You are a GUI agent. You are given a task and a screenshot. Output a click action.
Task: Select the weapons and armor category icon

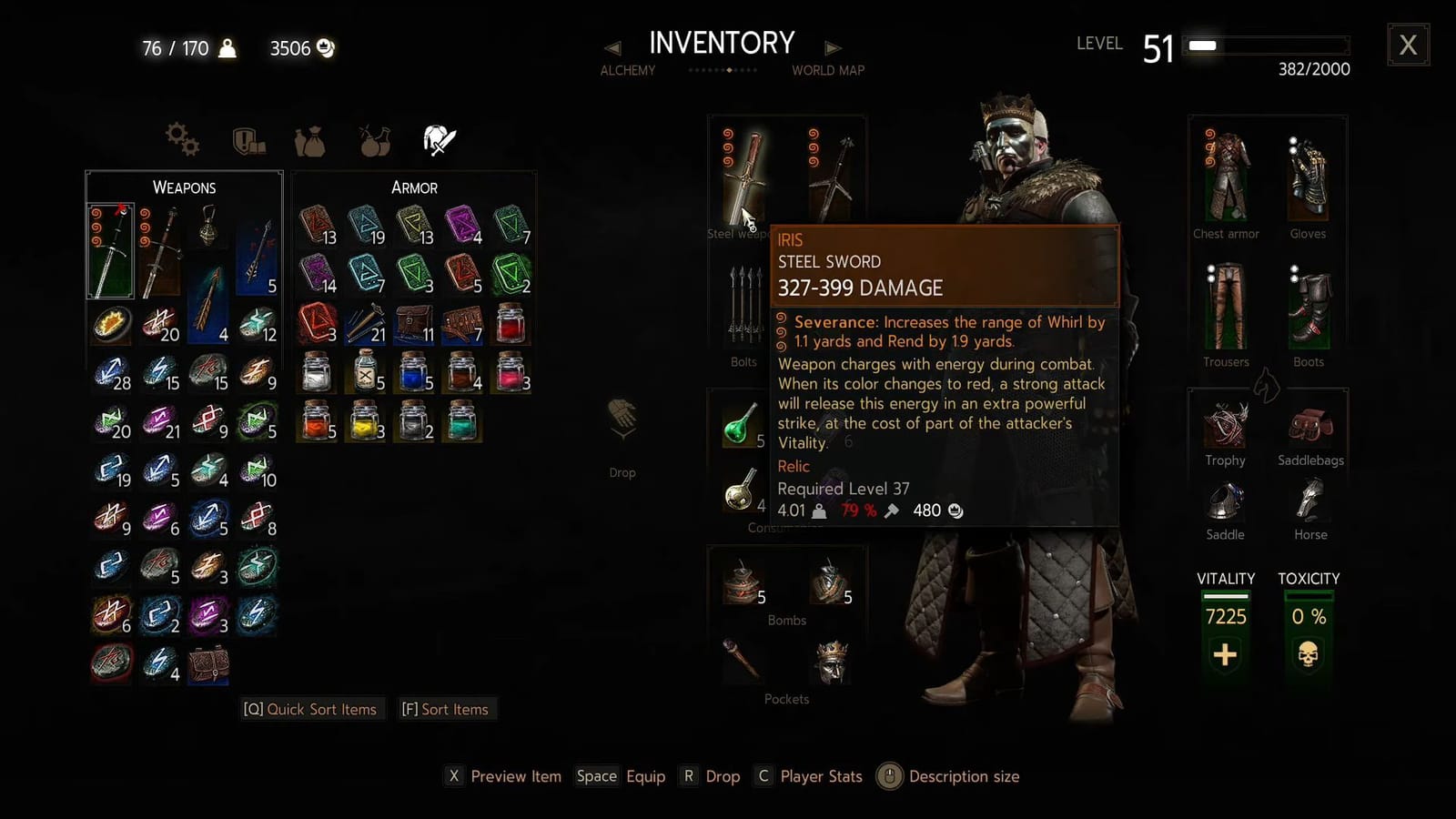pyautogui.click(x=440, y=136)
